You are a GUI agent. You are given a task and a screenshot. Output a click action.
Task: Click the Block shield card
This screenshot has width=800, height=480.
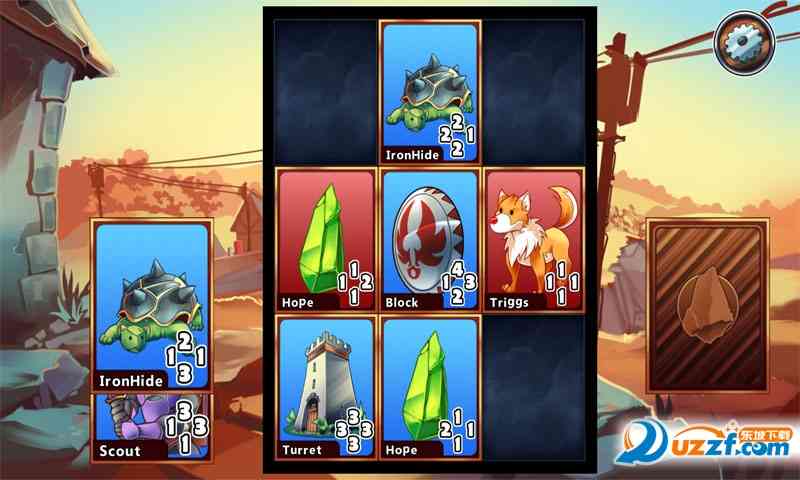coord(430,240)
